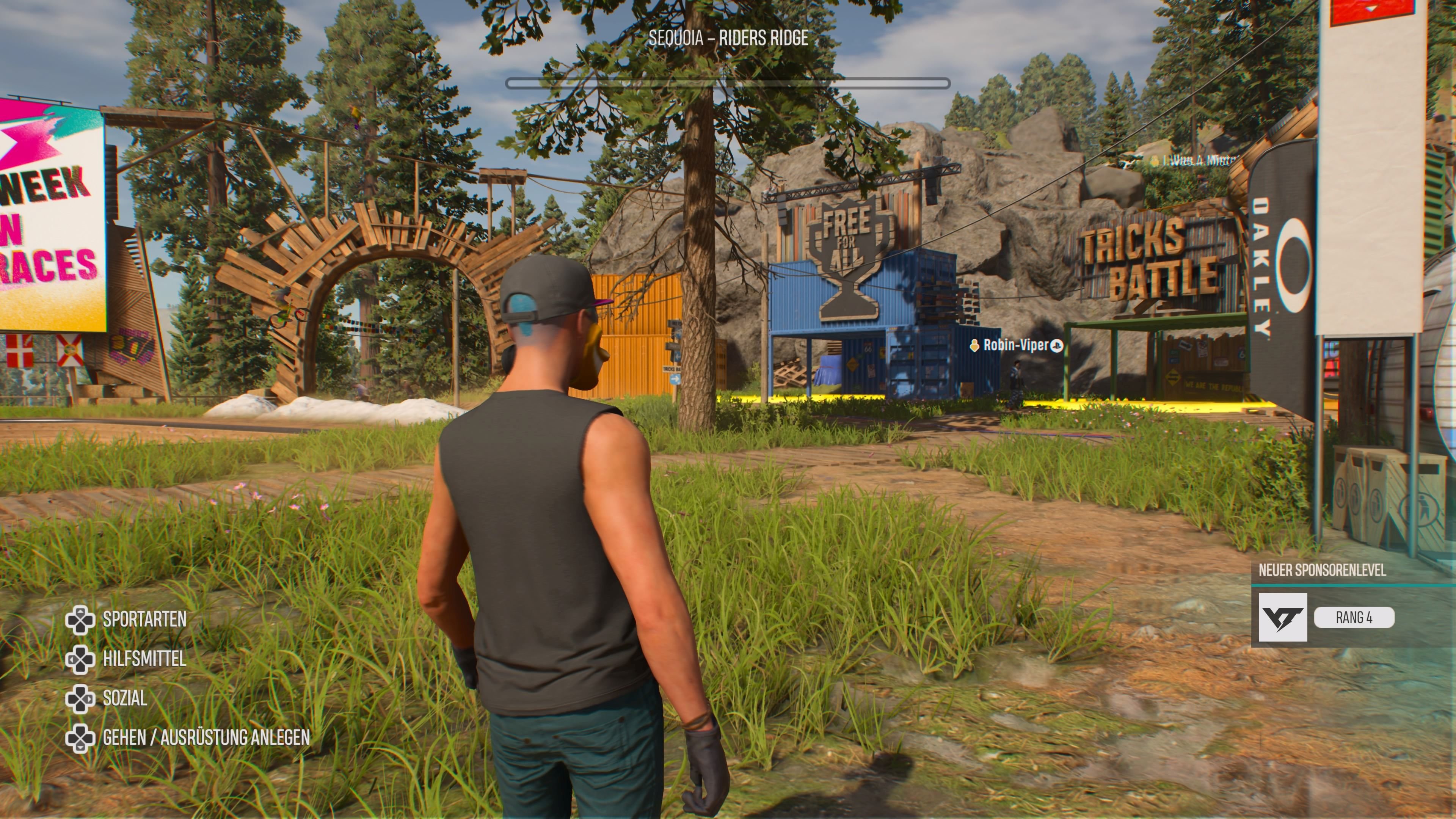Select the Robin-Viper player name tag
Screen dimensions: 1456x819
point(1016,345)
